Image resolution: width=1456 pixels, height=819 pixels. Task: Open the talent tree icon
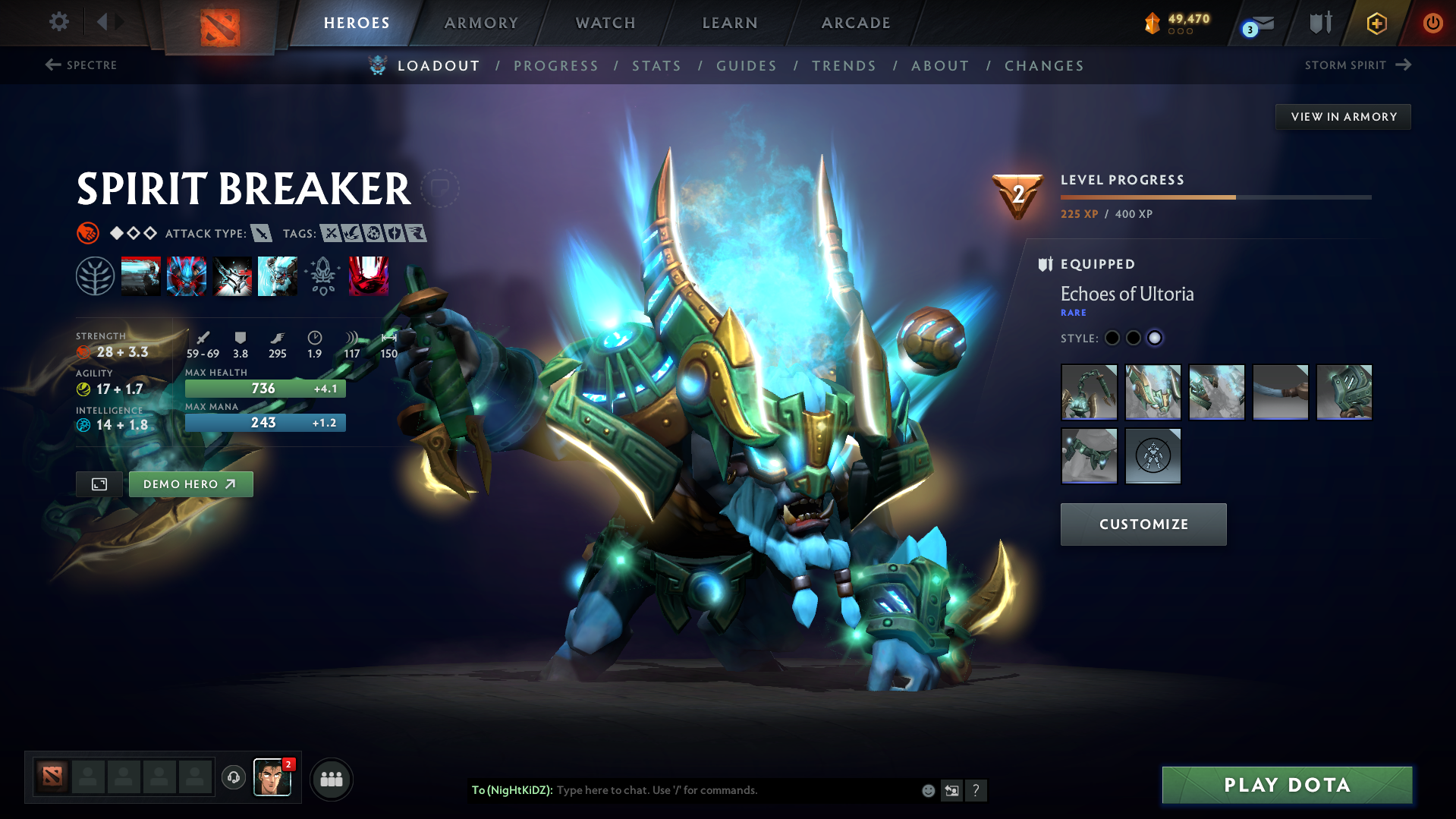pyautogui.click(x=95, y=276)
